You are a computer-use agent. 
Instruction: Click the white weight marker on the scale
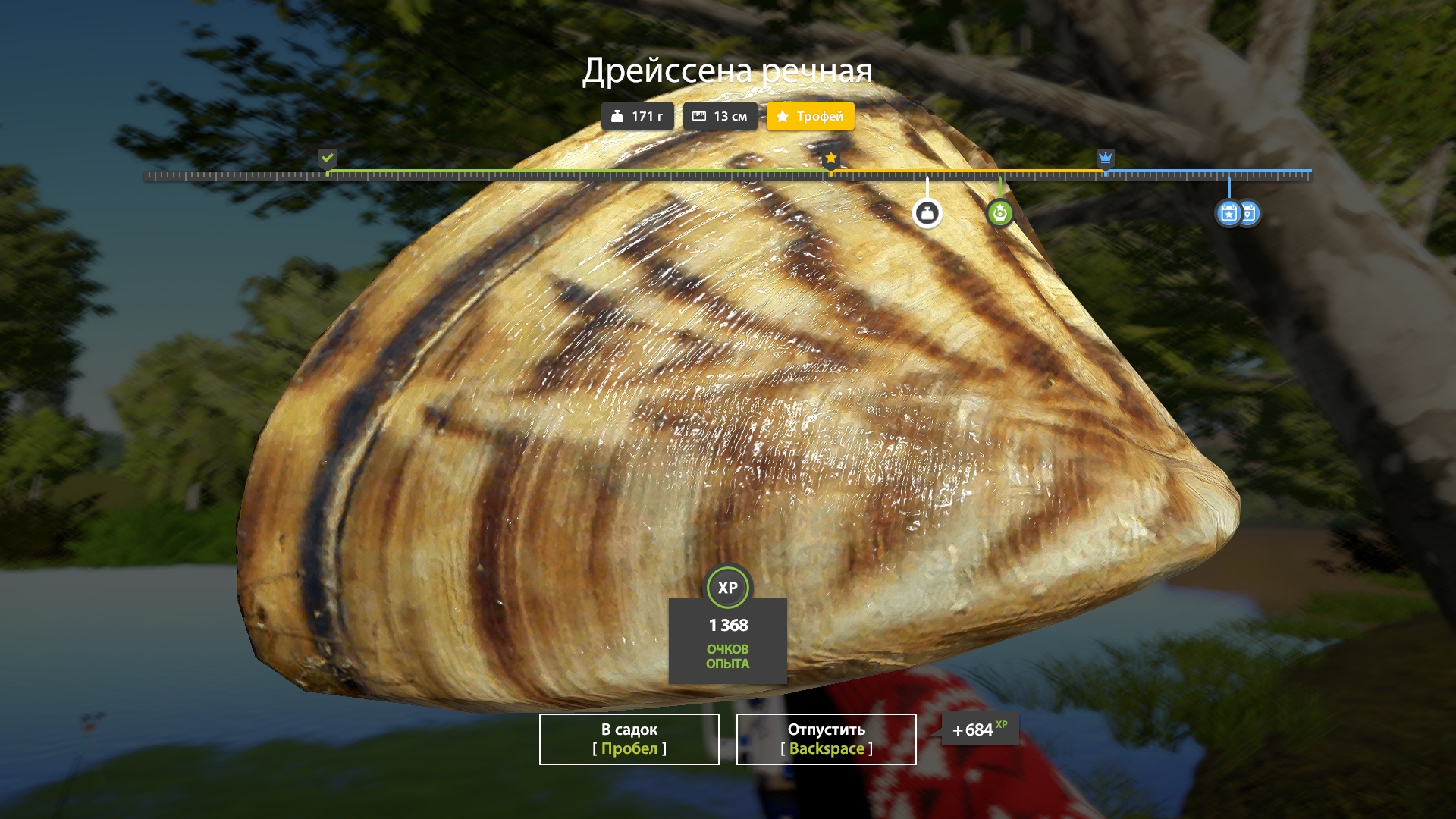tap(927, 213)
